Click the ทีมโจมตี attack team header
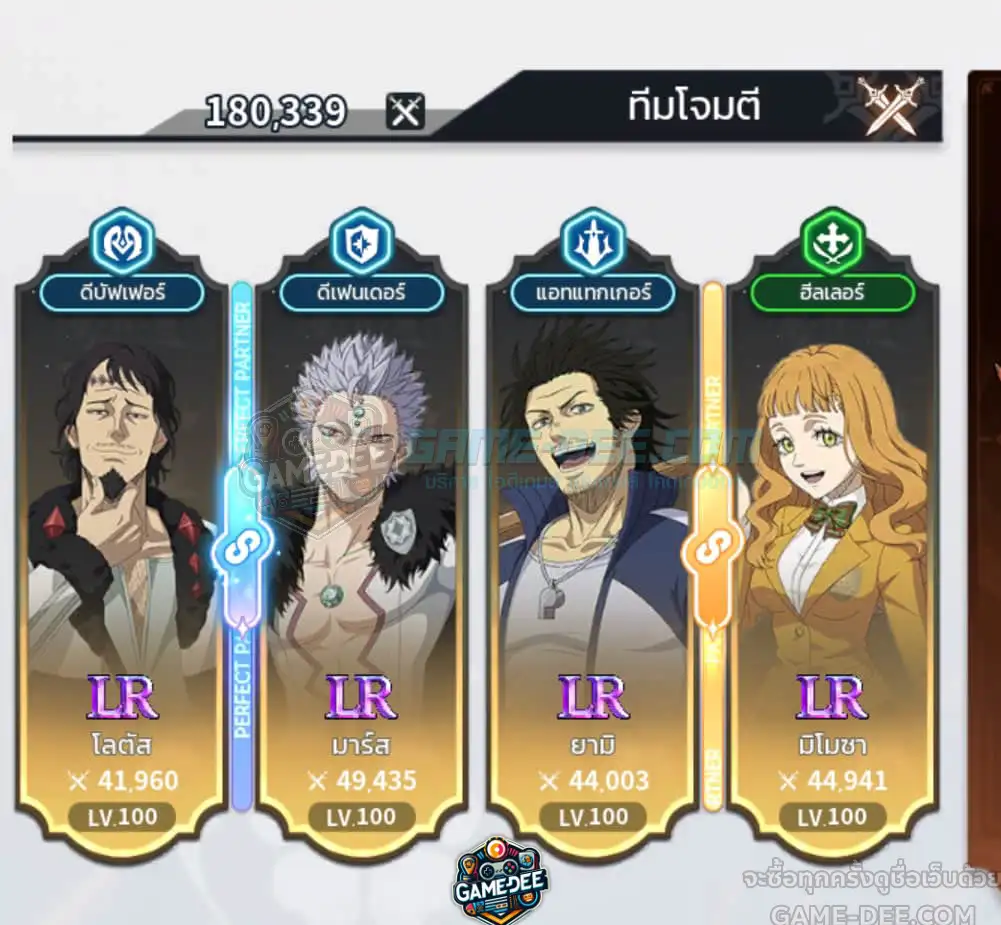 [x=694, y=107]
